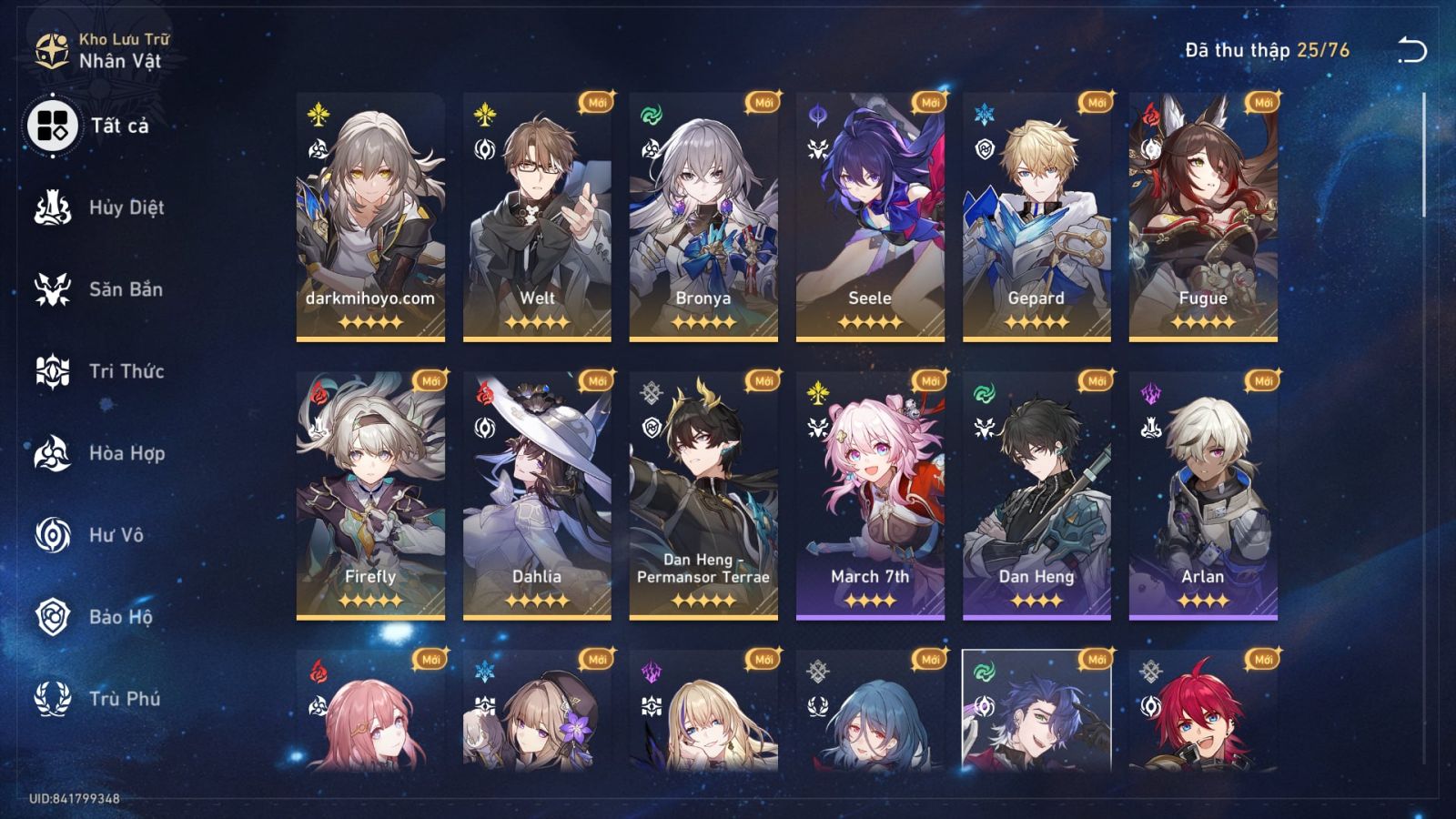Image resolution: width=1456 pixels, height=819 pixels.
Task: Select the Trù Phú abundance path icon
Action: click(x=52, y=699)
